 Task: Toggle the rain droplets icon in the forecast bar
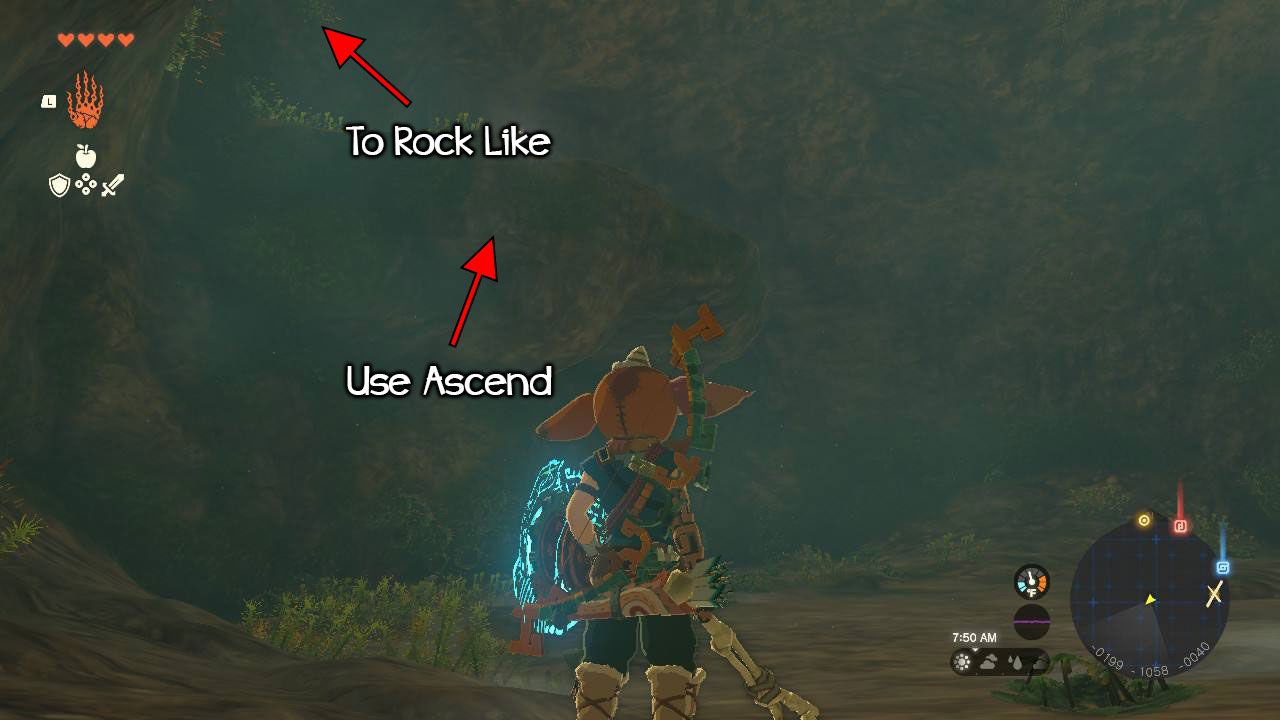[x=1016, y=663]
